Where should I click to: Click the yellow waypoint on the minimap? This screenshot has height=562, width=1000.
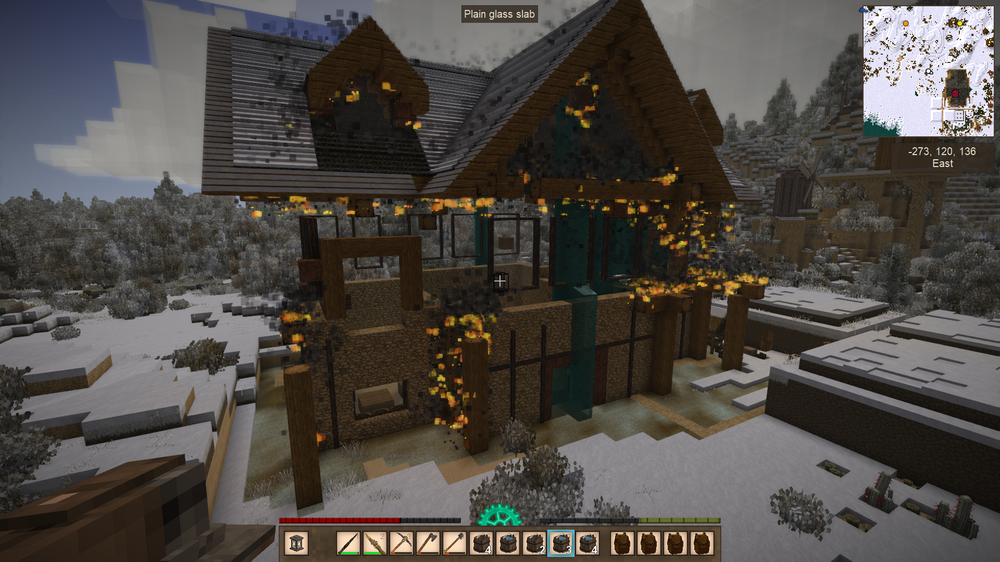pyautogui.click(x=957, y=22)
